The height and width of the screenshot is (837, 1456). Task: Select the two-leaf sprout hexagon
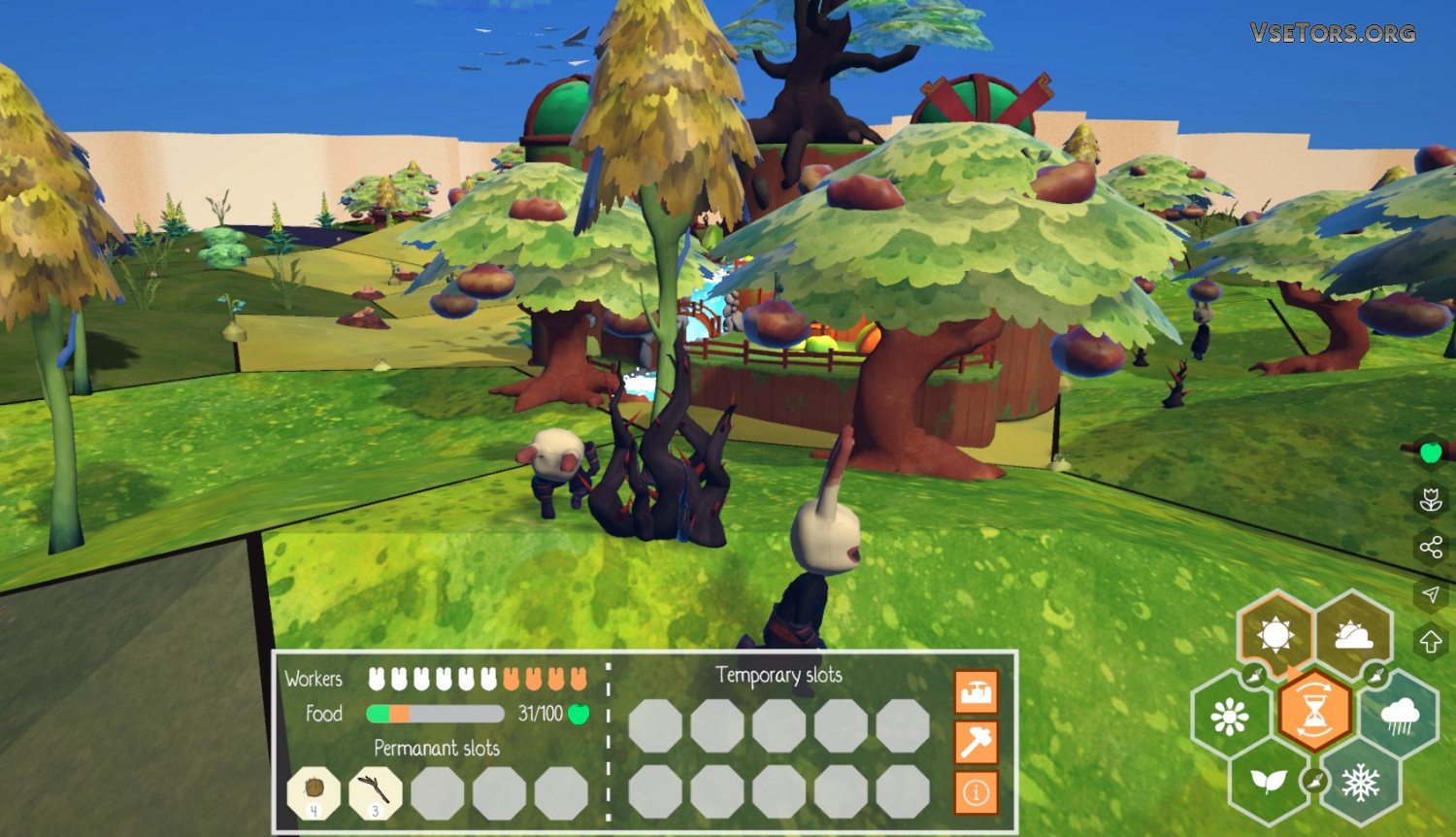1268,781
